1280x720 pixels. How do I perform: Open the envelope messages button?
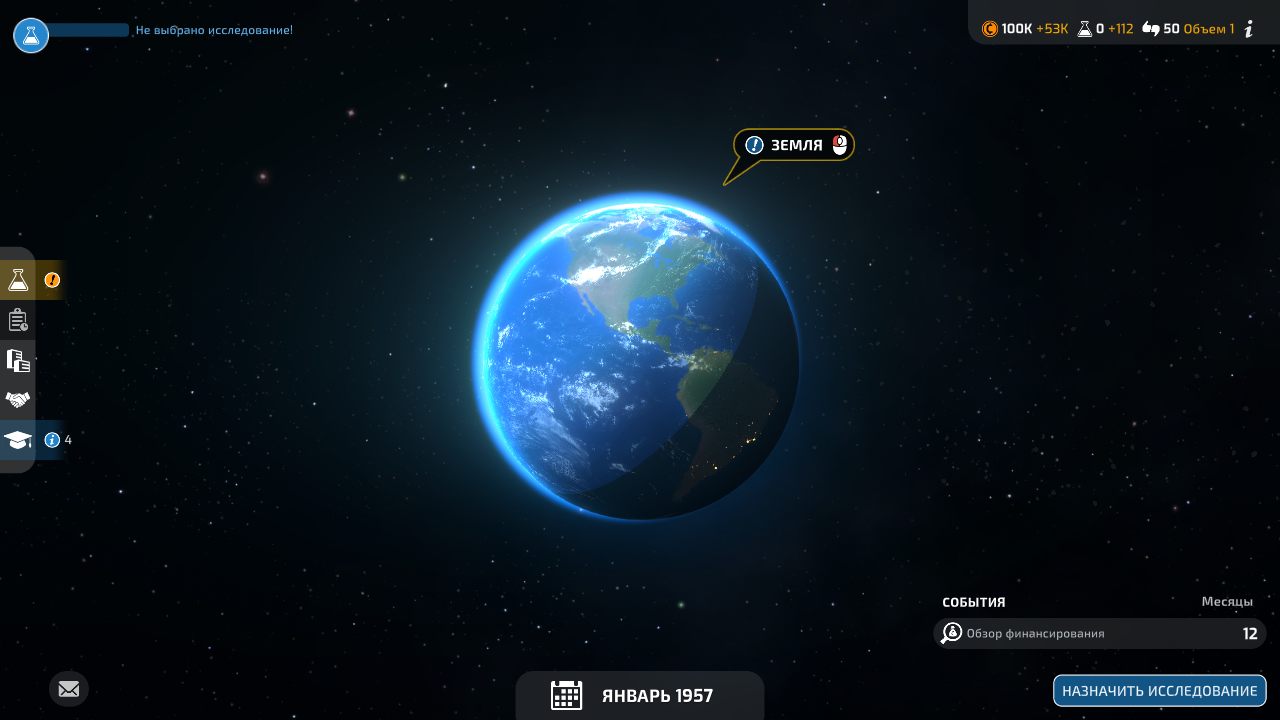point(69,689)
